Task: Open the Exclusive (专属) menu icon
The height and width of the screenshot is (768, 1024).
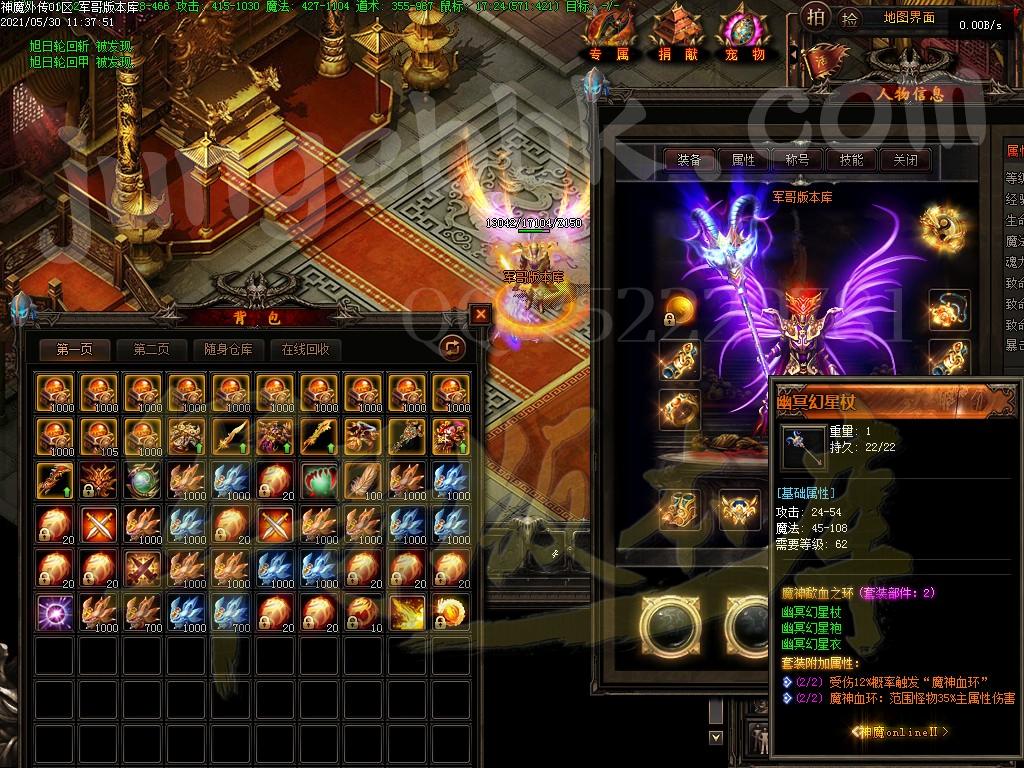Action: point(609,37)
